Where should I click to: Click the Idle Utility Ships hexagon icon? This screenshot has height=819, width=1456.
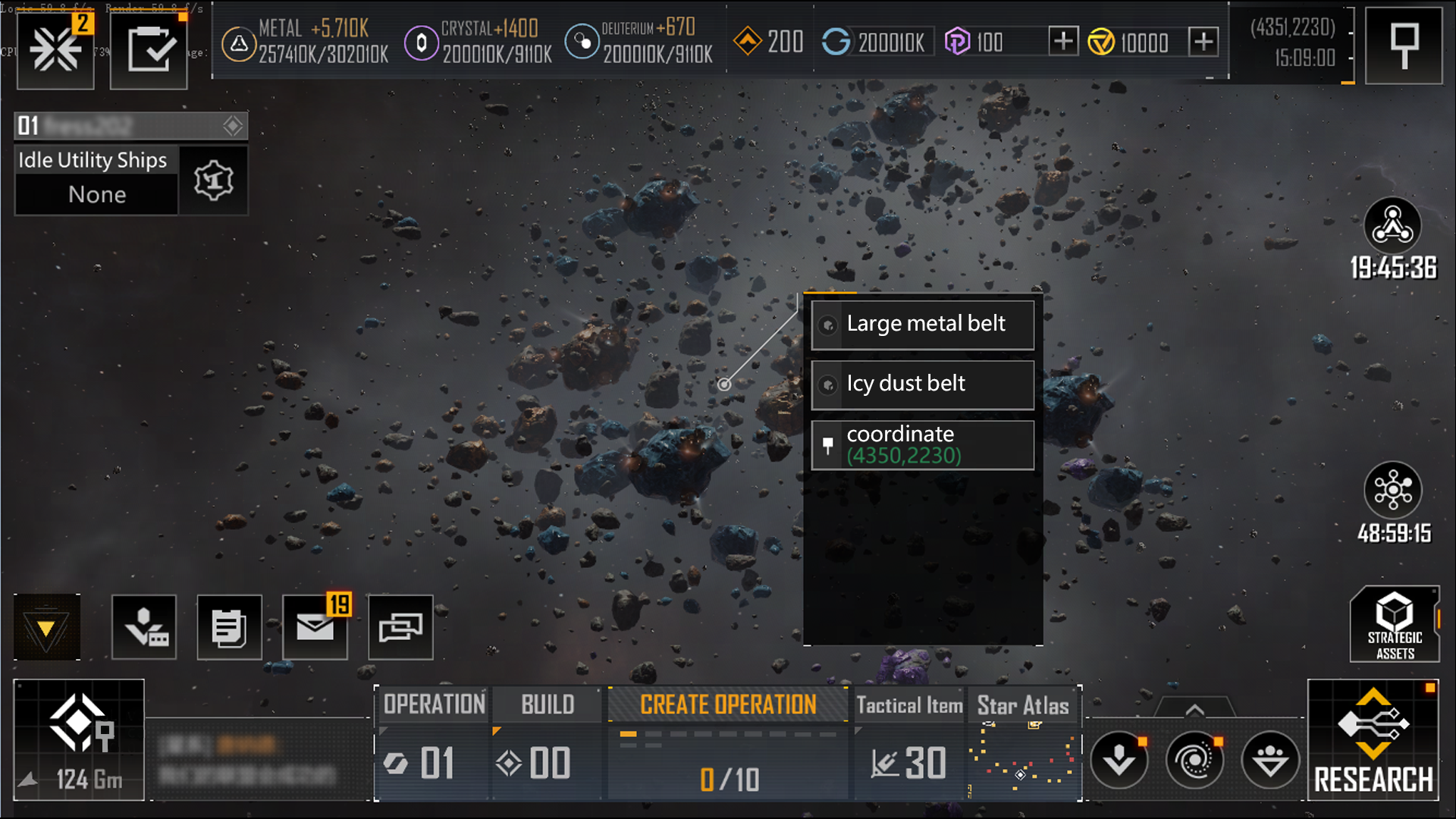[x=213, y=180]
